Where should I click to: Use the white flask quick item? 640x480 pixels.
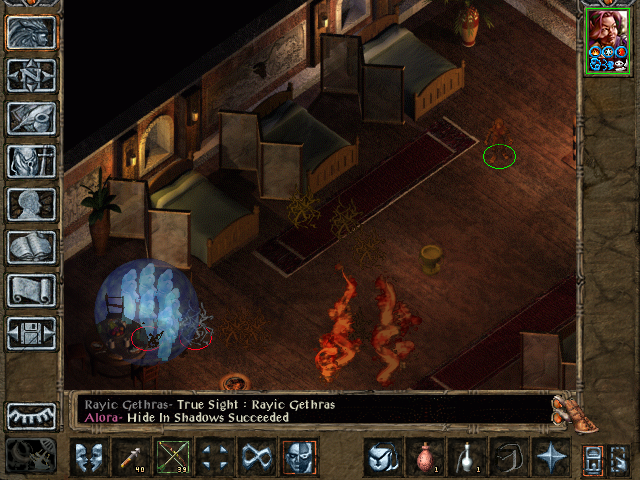[x=466, y=457]
